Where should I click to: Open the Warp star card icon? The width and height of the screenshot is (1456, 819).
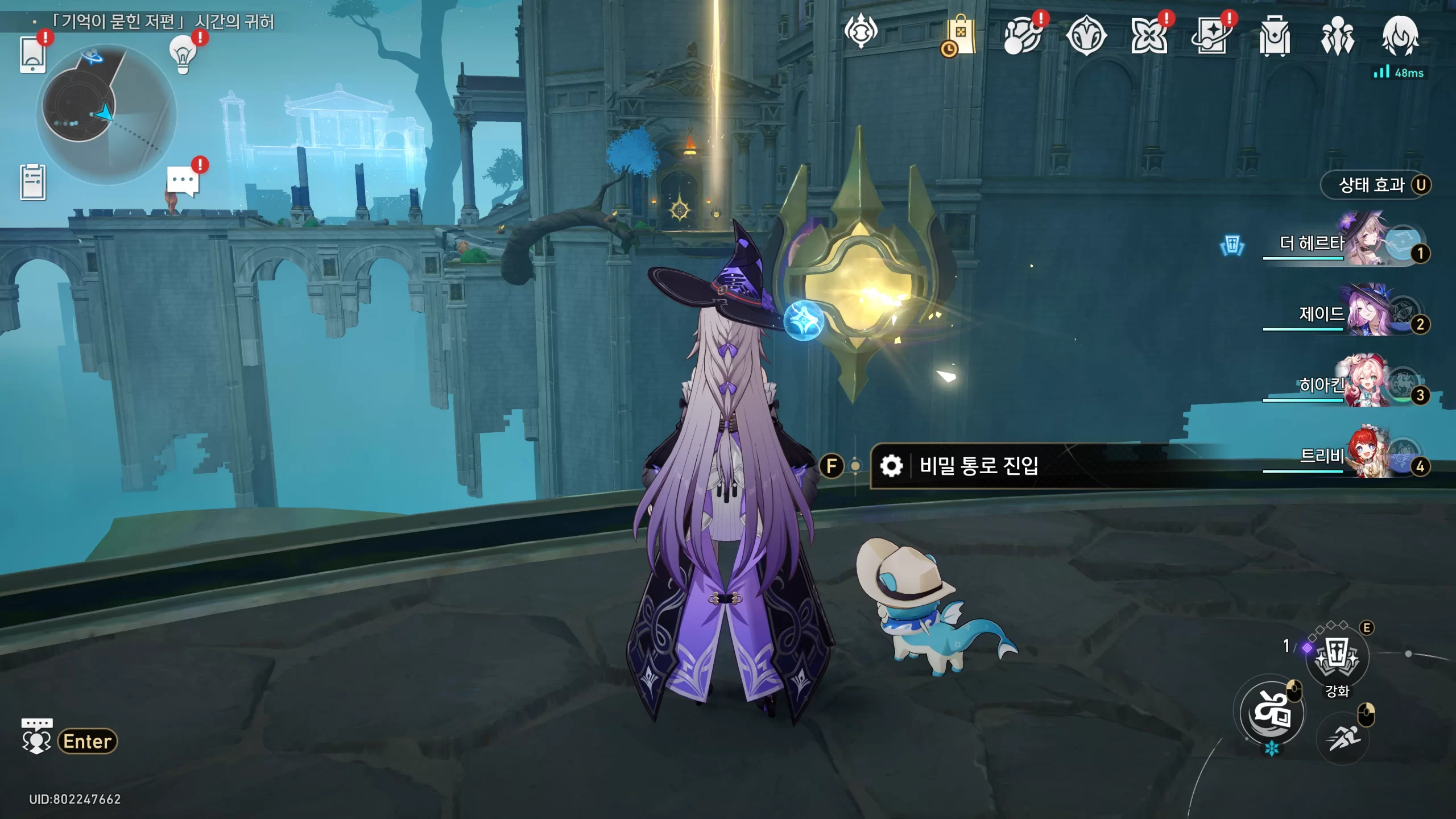click(x=1211, y=36)
